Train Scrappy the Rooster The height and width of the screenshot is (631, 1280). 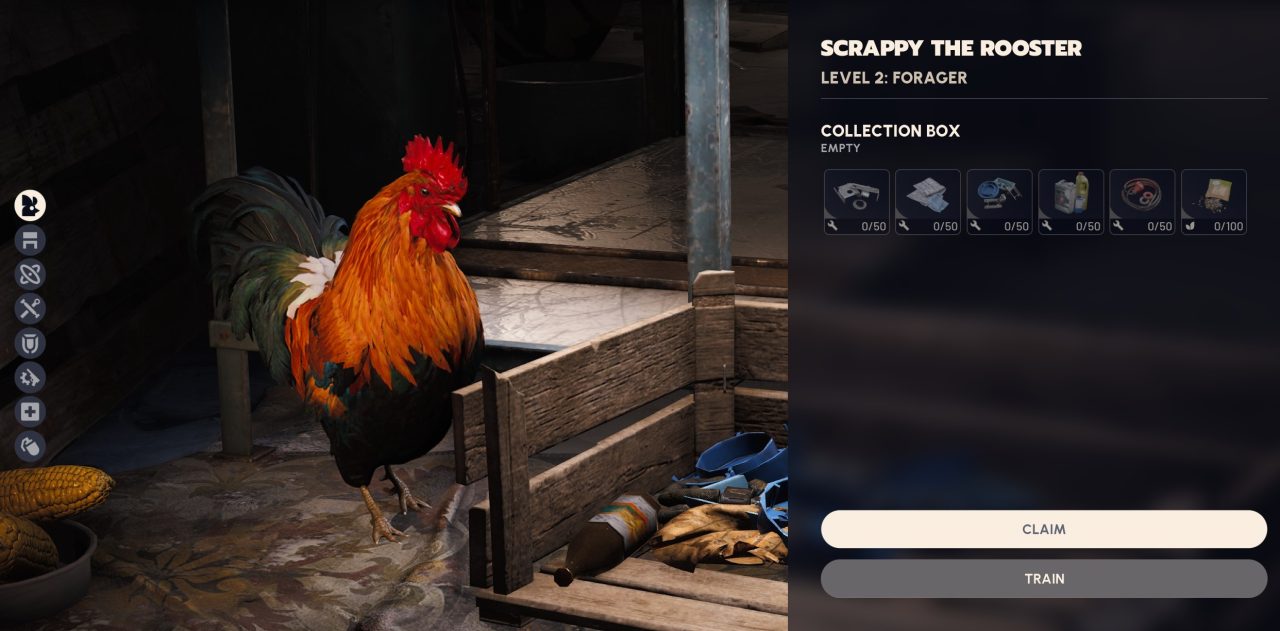click(x=1043, y=578)
